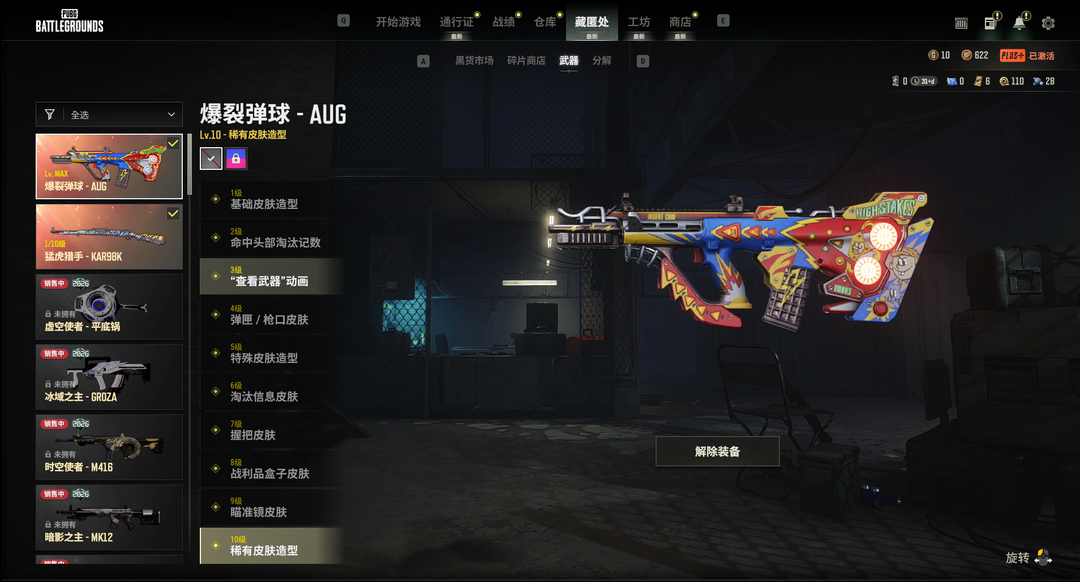Select the 猛虎猎手 - KAR98K skin
Screen dimensions: 1080x582
coord(109,237)
